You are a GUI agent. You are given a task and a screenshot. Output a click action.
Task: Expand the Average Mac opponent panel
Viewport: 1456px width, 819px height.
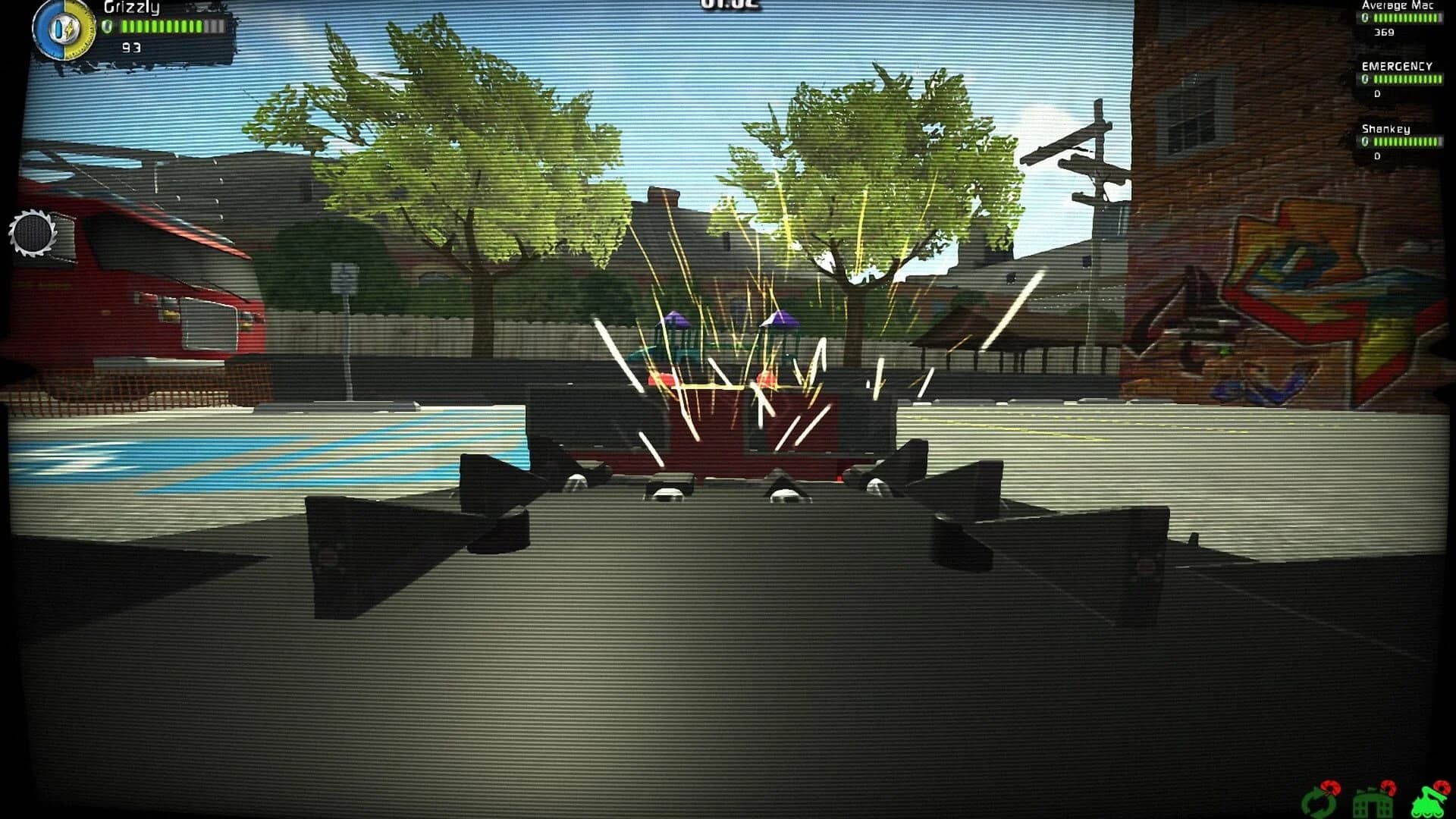[1399, 19]
